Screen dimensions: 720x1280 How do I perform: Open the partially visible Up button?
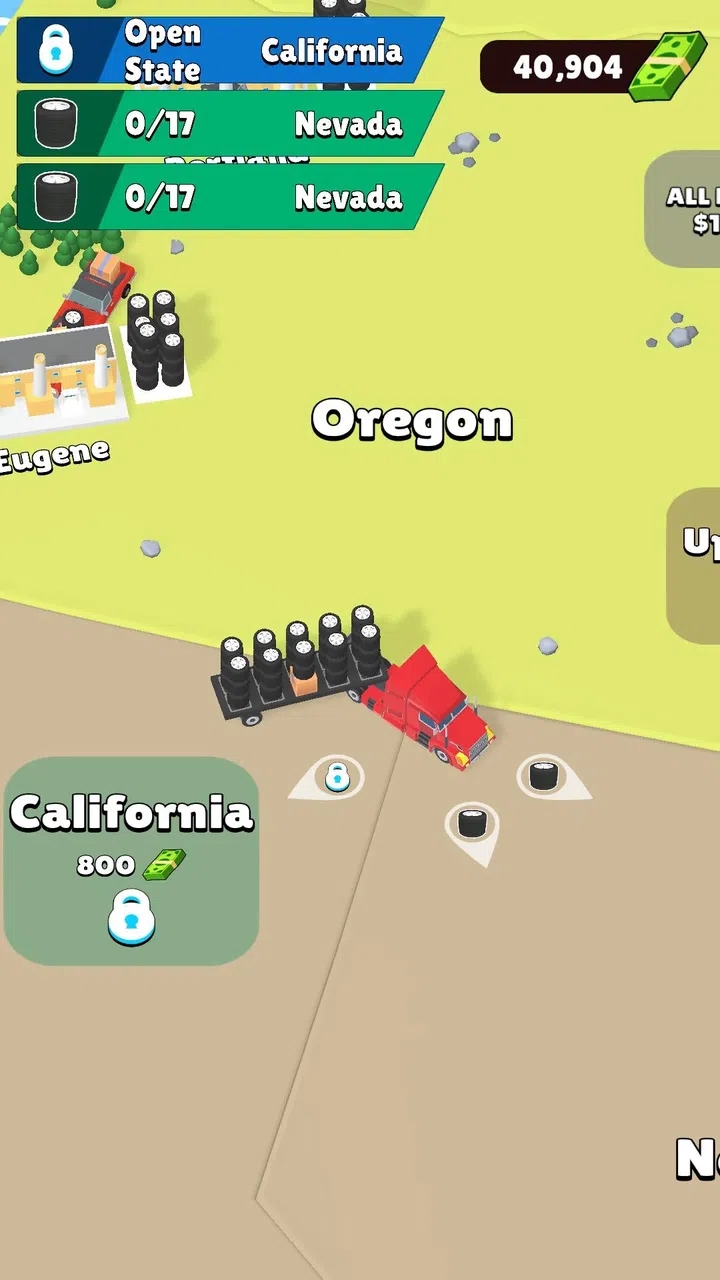tap(696, 565)
